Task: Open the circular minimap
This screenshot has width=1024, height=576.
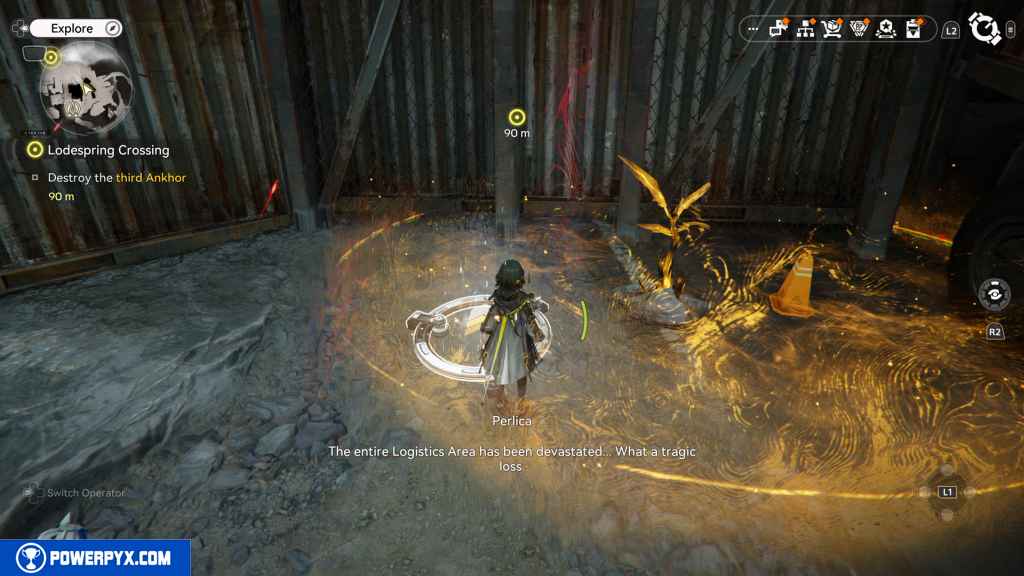Action: click(x=85, y=89)
